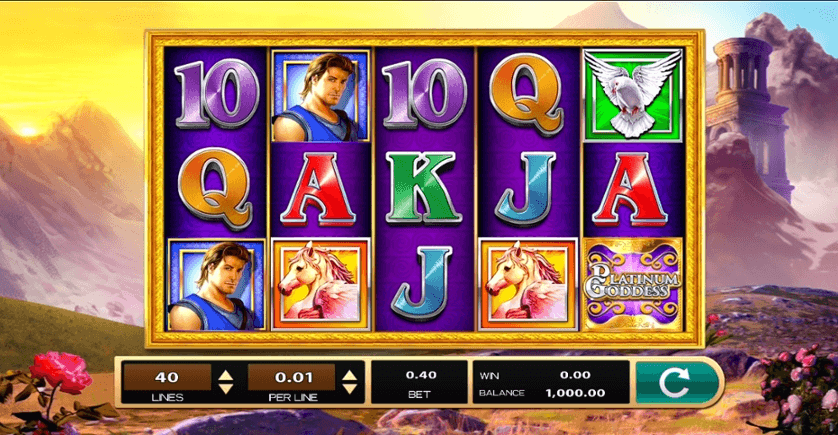Raise the bet per line
This screenshot has width=838, height=435.
(349, 374)
